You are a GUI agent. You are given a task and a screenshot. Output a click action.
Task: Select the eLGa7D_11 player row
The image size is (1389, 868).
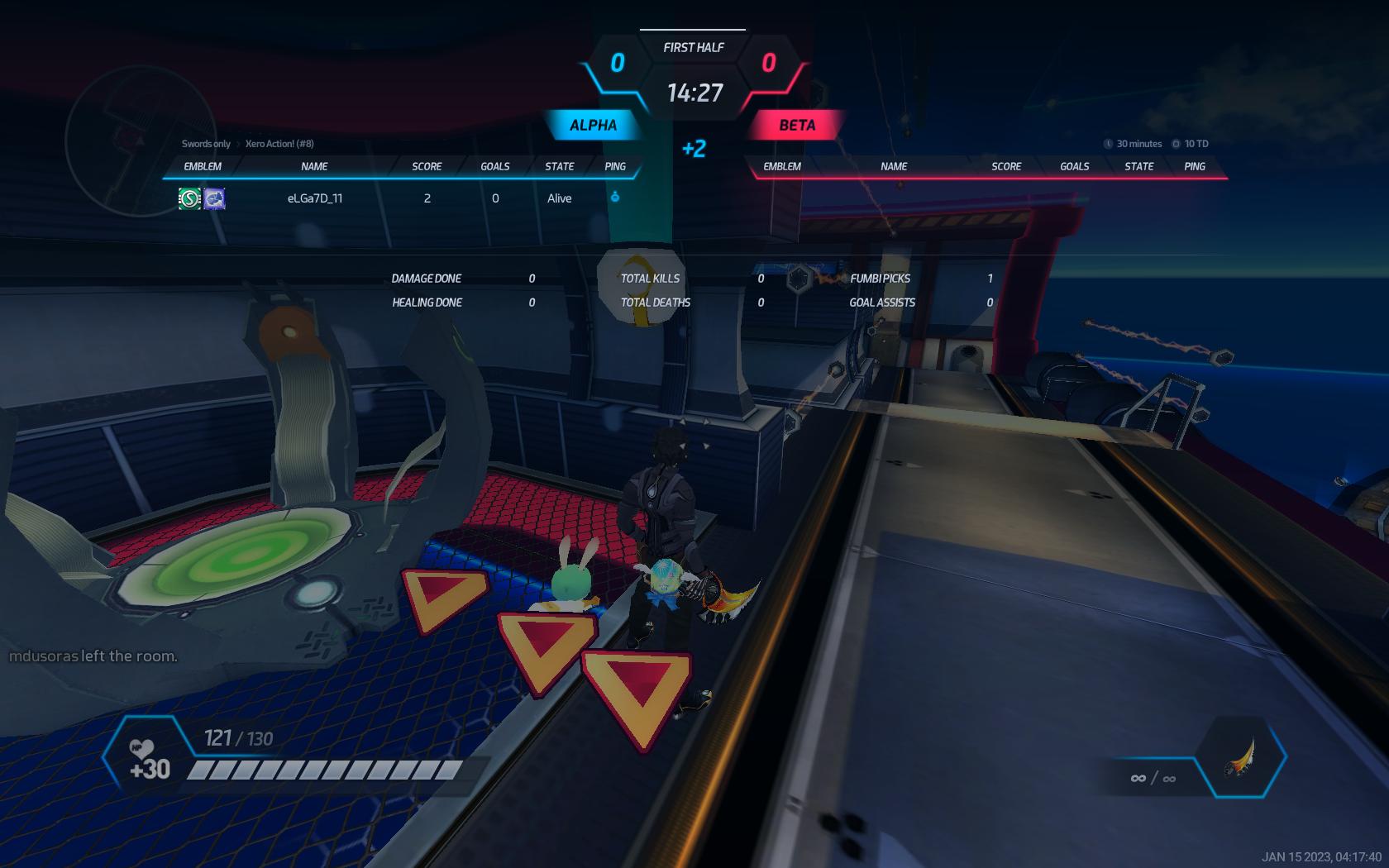click(x=402, y=198)
